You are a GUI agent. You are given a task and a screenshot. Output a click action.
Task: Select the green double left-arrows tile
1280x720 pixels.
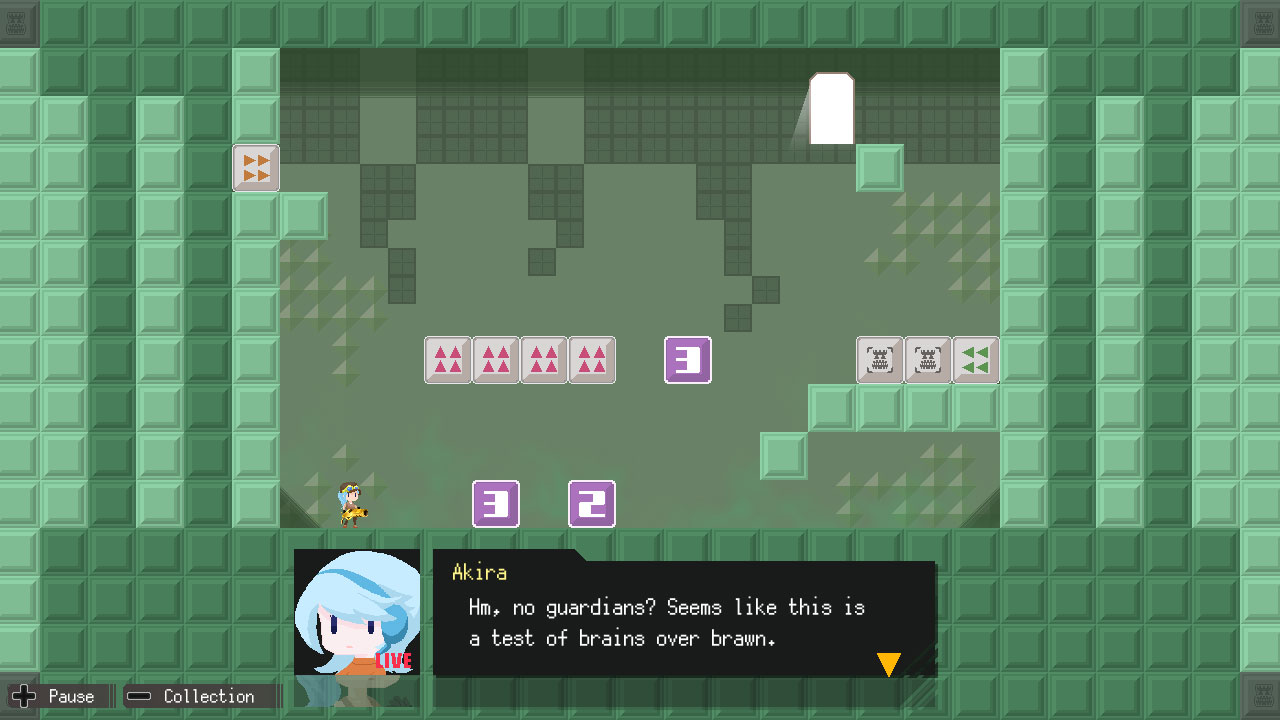[x=975, y=360]
